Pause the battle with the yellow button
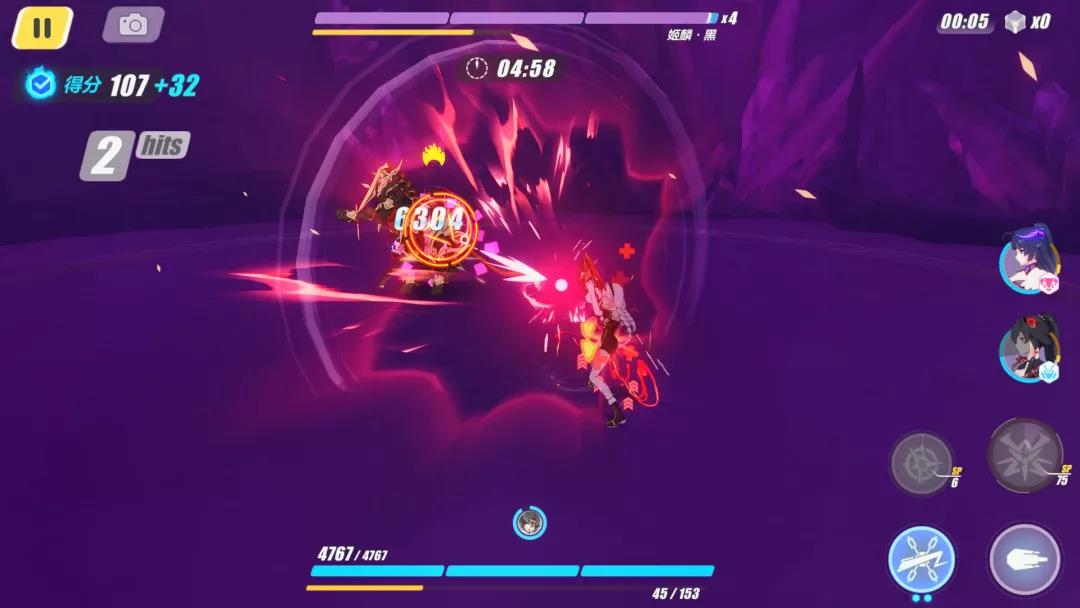The height and width of the screenshot is (608, 1080). click(x=42, y=27)
